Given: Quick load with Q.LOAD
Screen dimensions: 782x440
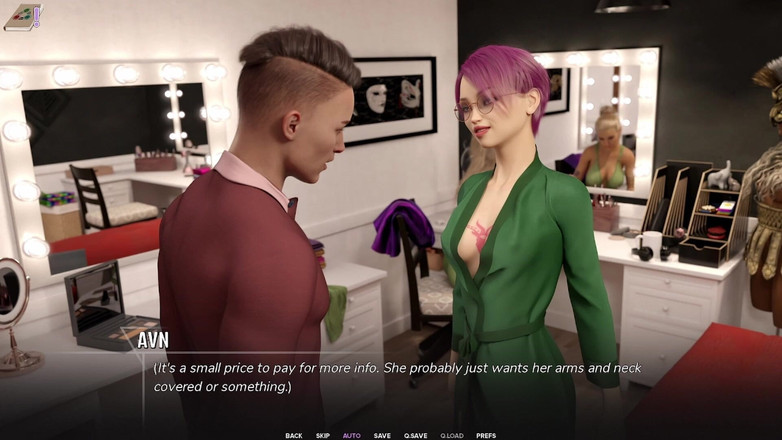Looking at the screenshot, I should 452,435.
